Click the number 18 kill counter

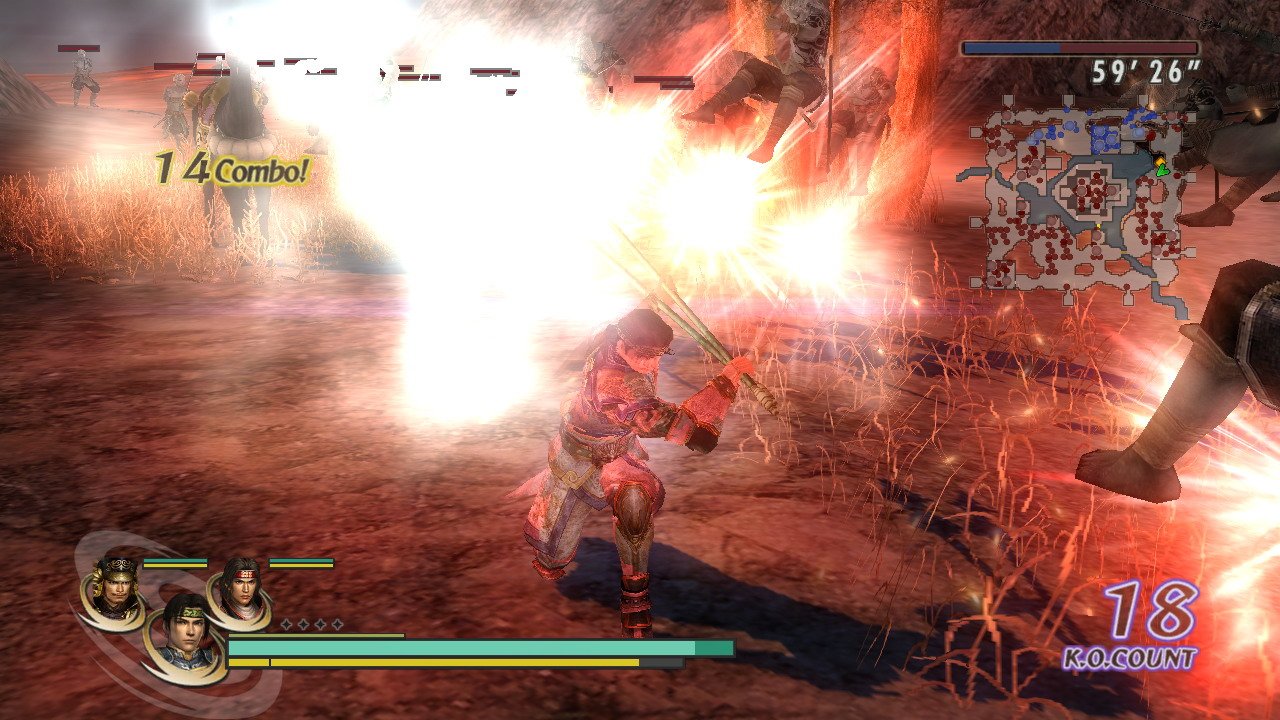1150,608
